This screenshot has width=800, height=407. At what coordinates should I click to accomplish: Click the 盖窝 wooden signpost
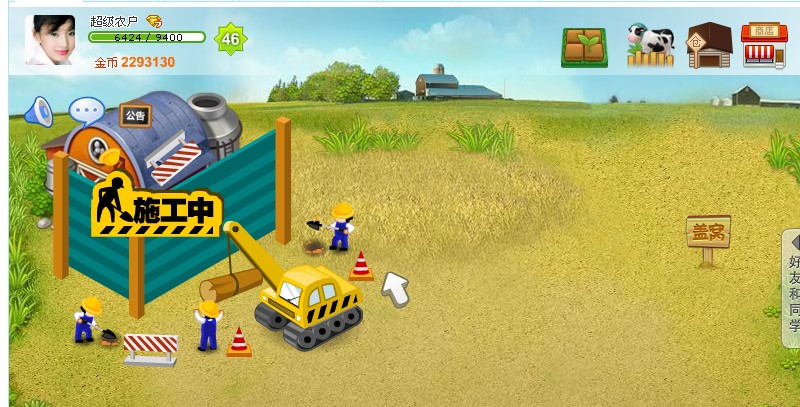pyautogui.click(x=708, y=236)
